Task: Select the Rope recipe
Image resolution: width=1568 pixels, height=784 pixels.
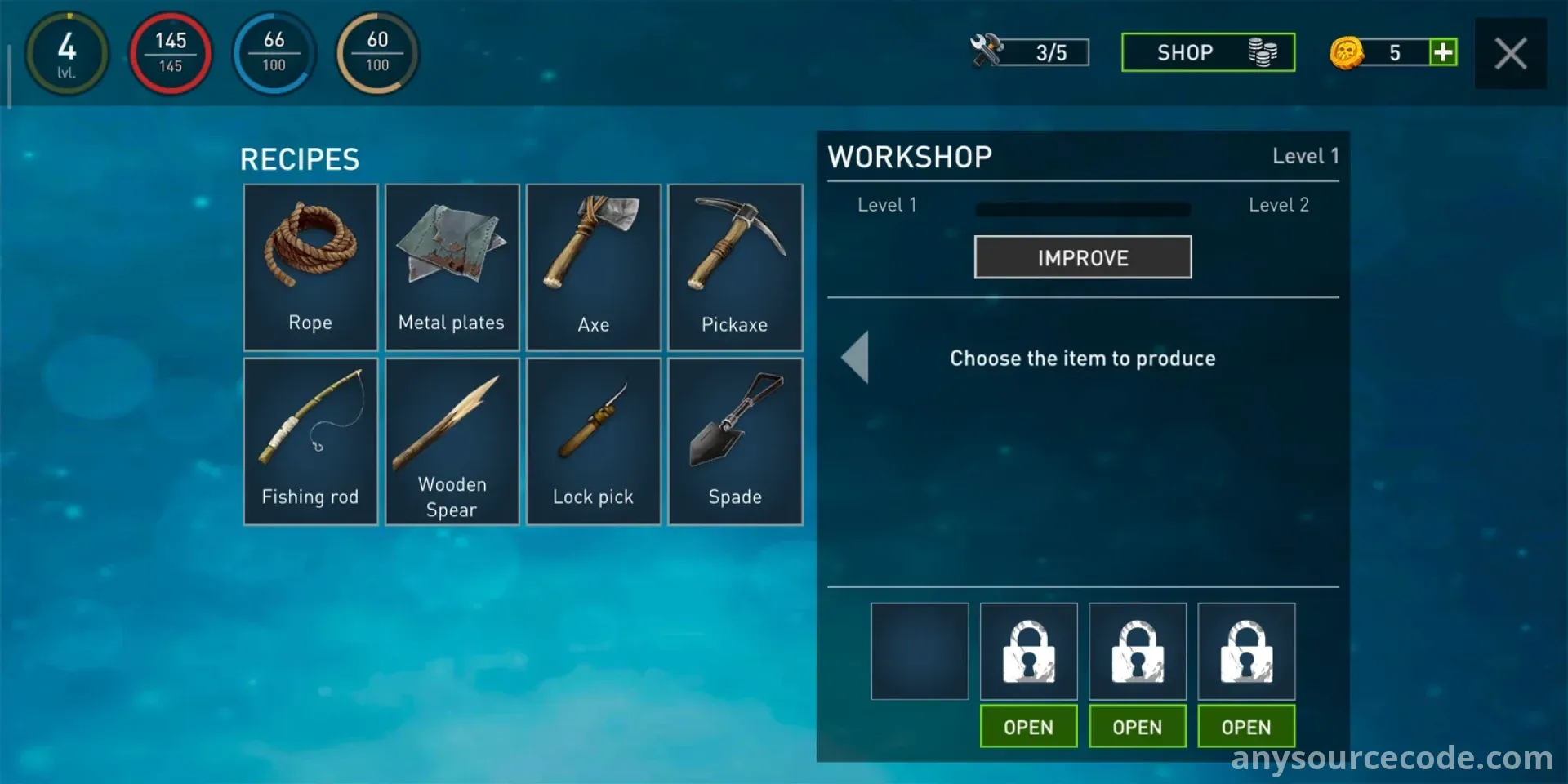Action: (310, 267)
